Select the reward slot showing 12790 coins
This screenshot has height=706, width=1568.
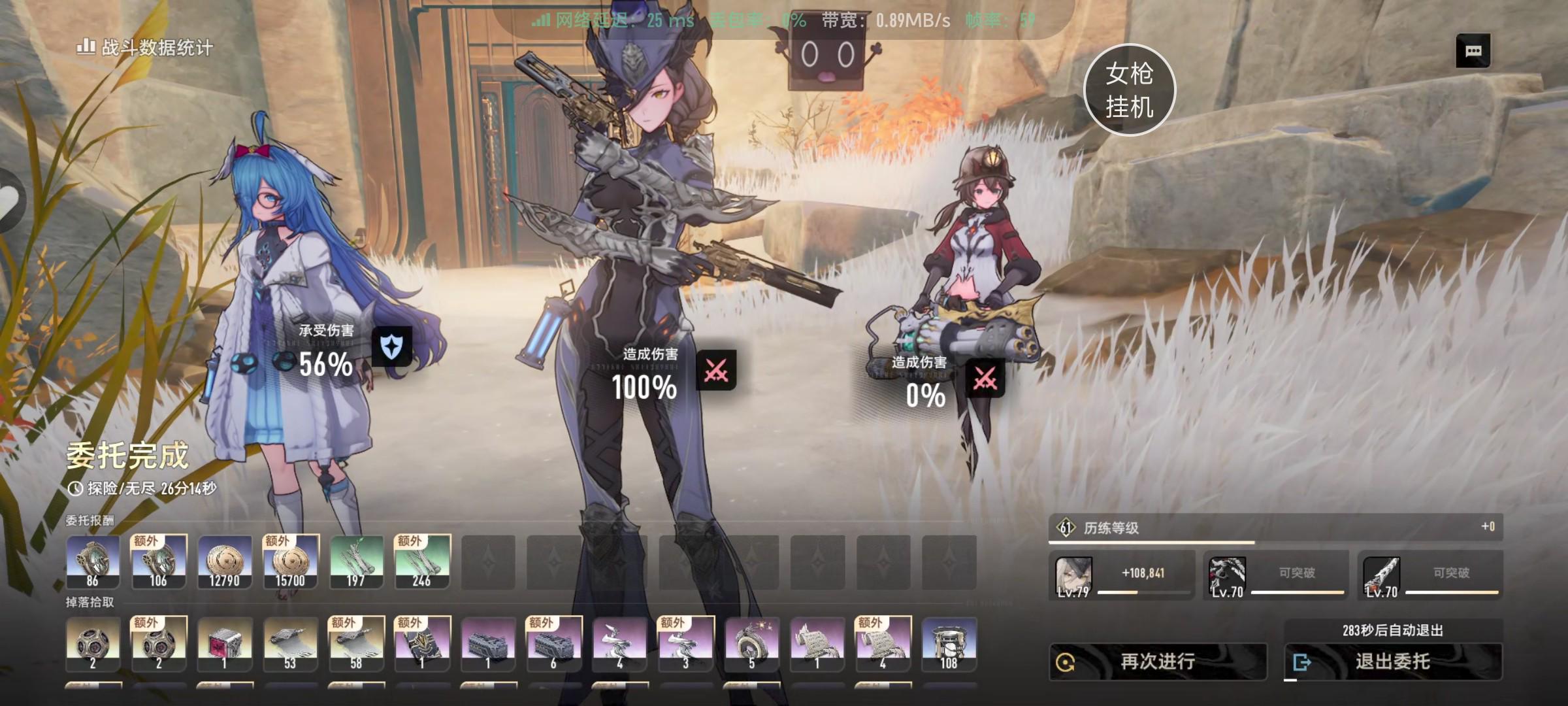[225, 562]
